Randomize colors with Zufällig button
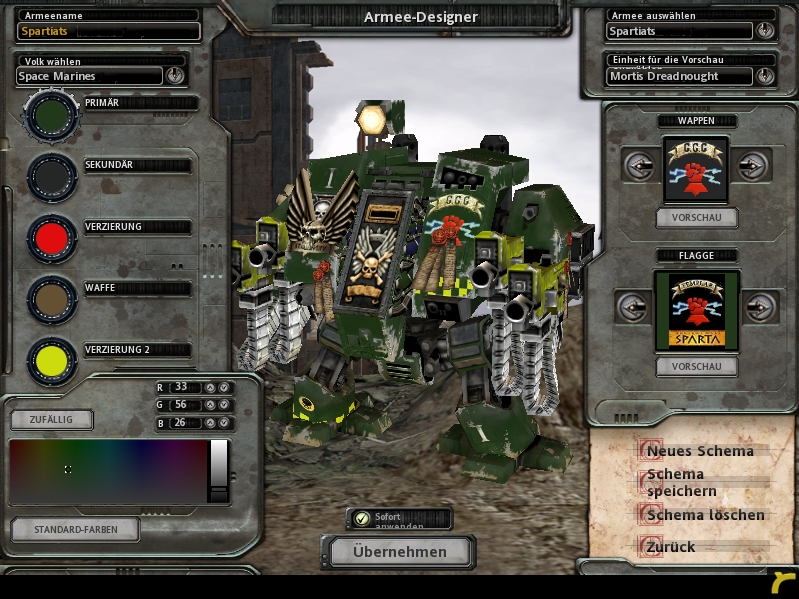Viewport: 799px width, 599px height. coord(52,420)
